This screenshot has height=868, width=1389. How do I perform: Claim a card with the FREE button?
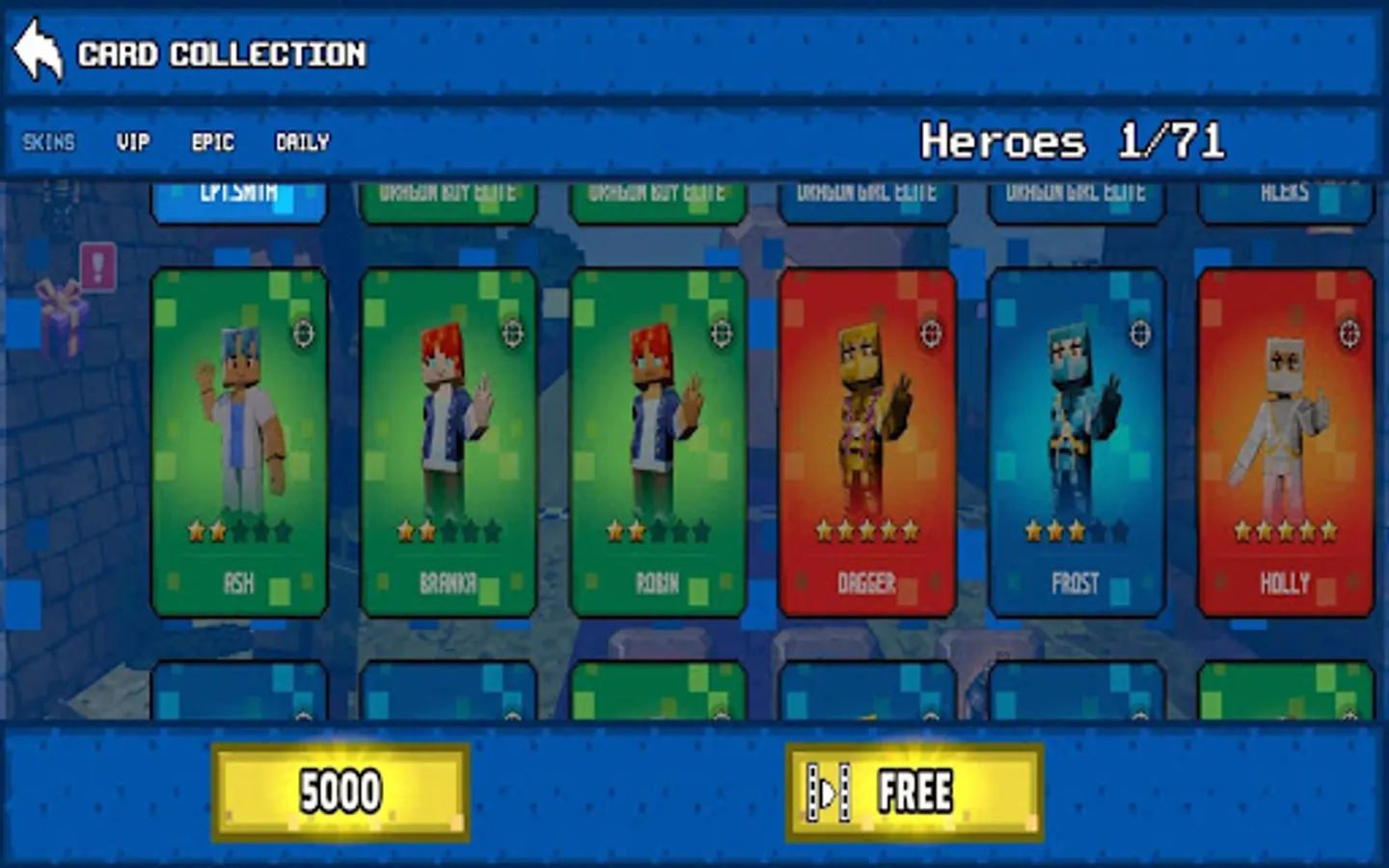(x=912, y=790)
